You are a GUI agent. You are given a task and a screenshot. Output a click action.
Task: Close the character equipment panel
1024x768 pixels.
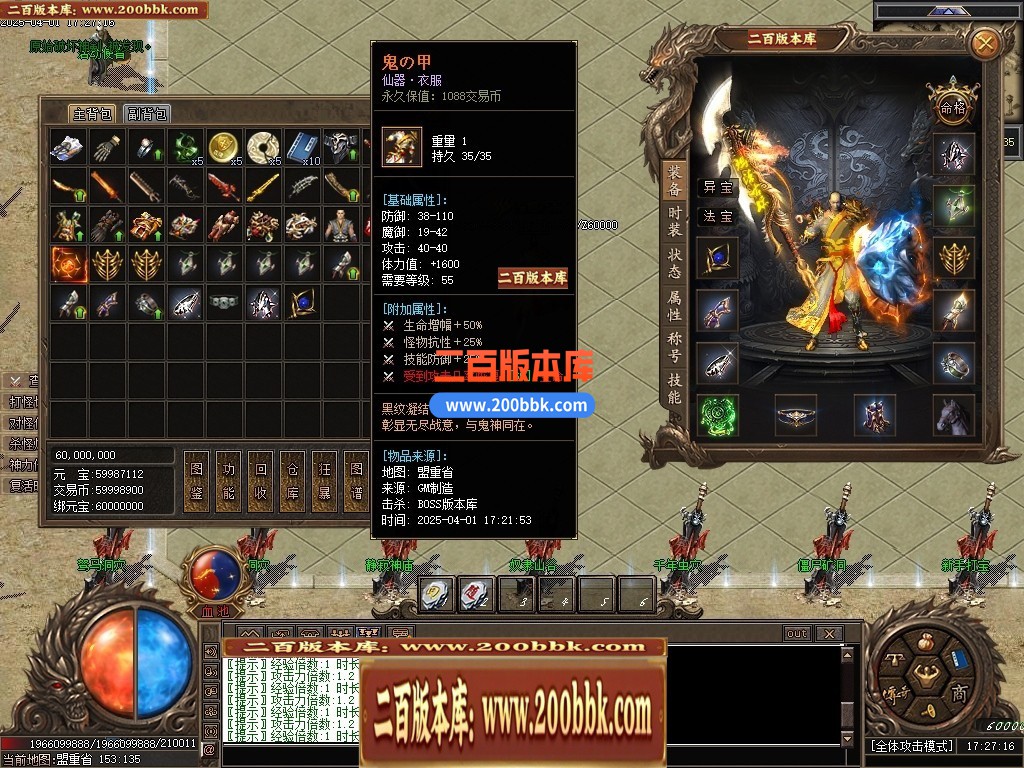(x=985, y=44)
